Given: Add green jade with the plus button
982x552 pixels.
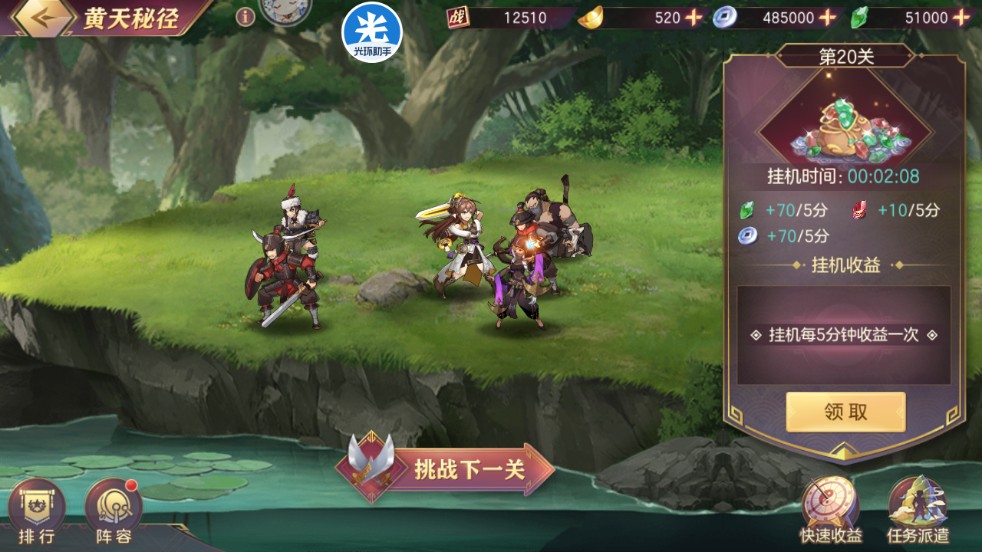Looking at the screenshot, I should click(962, 17).
